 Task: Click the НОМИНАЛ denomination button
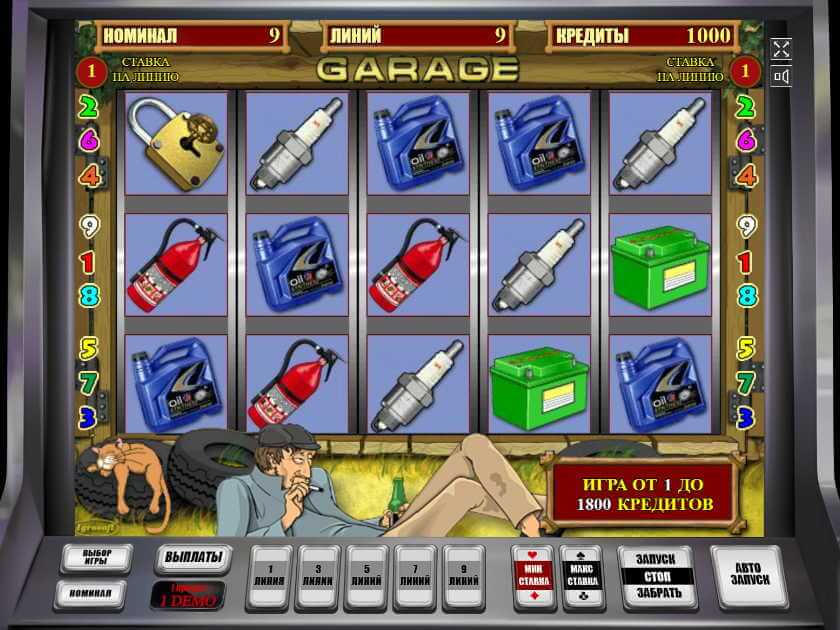tap(90, 593)
